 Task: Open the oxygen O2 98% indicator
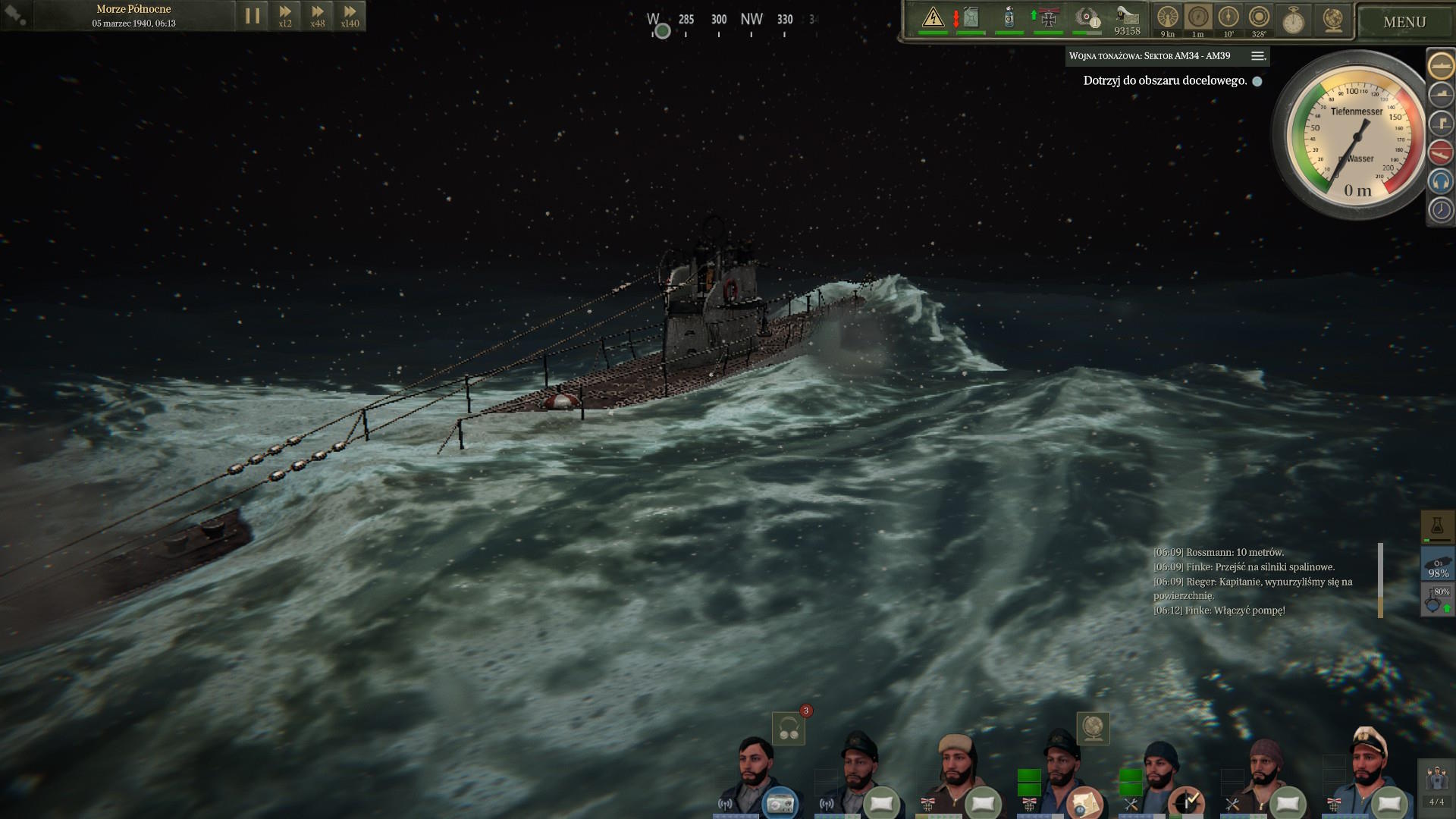tap(1438, 565)
